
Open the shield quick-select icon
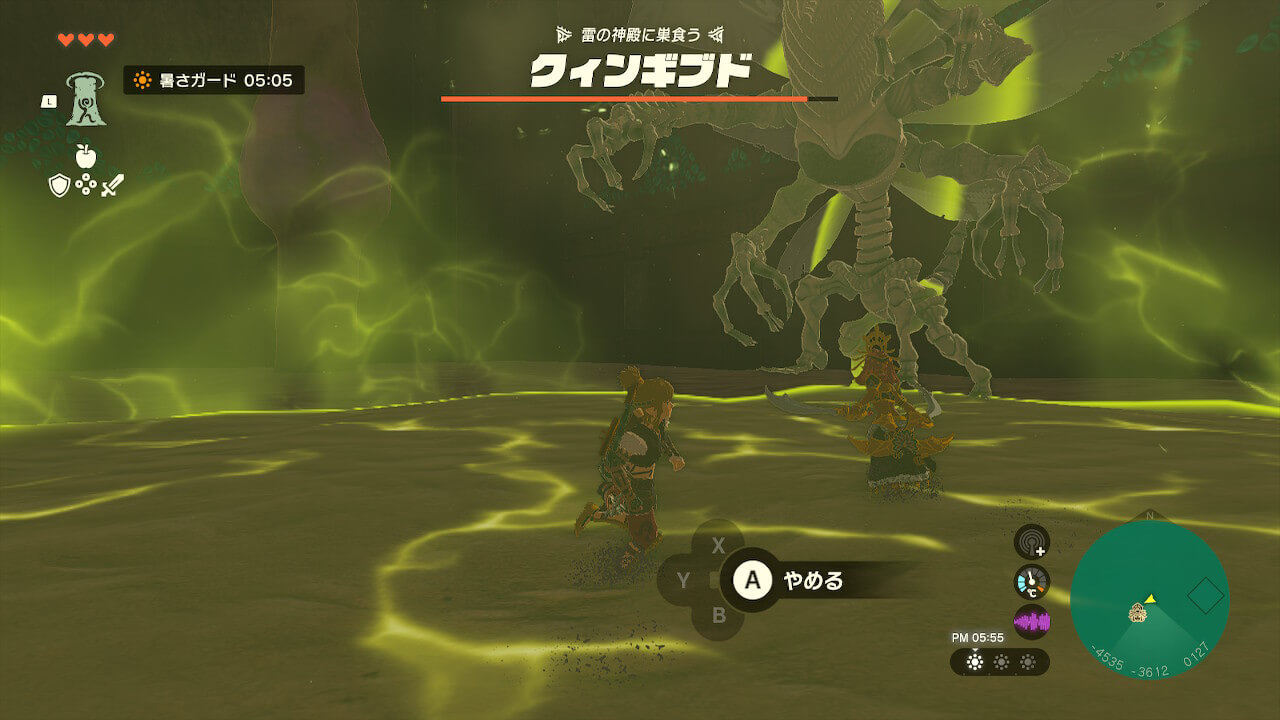(x=59, y=185)
